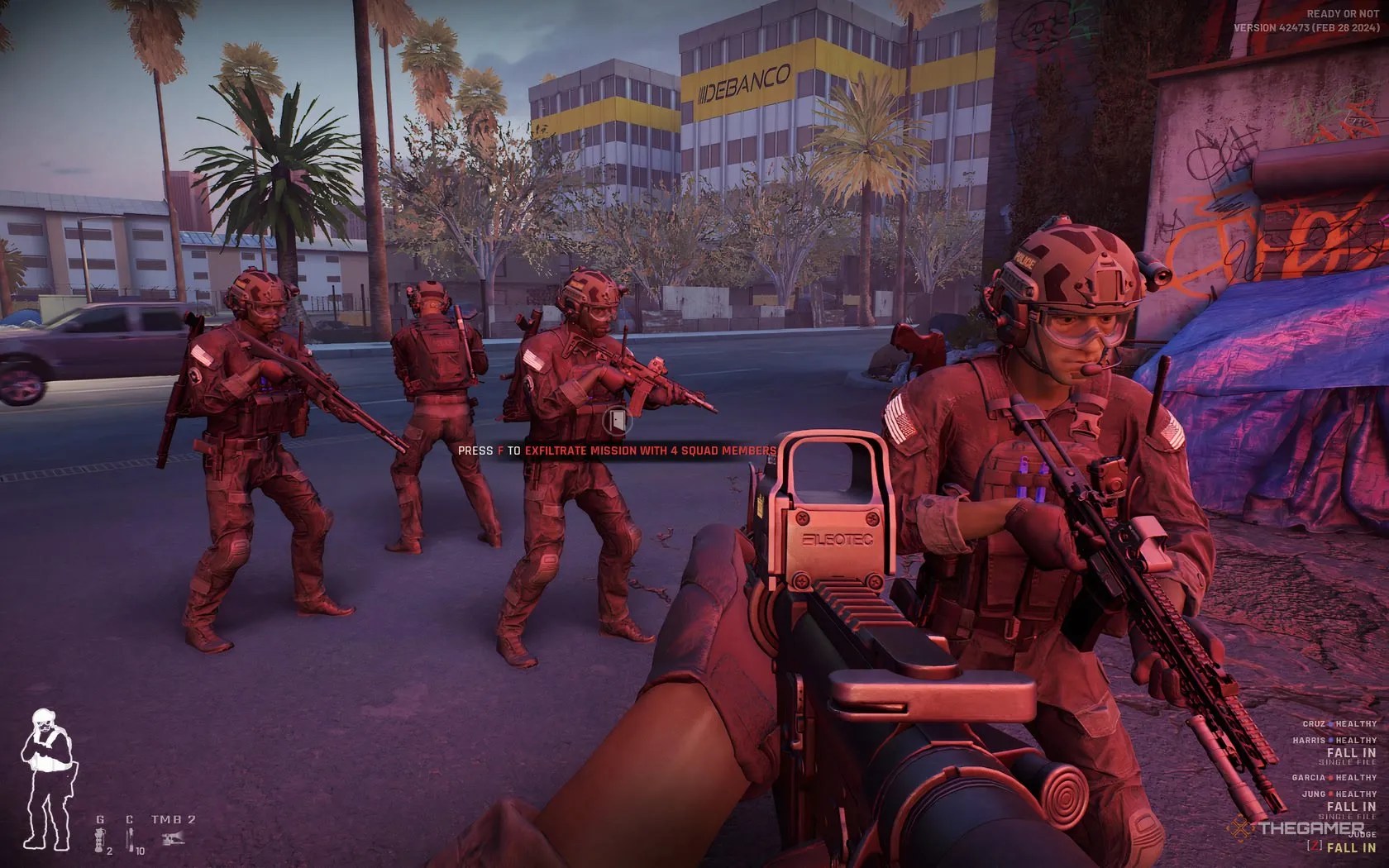The image size is (1389, 868).
Task: Expand Jung's SINGLE FILE order entry
Action: pyautogui.click(x=1347, y=817)
